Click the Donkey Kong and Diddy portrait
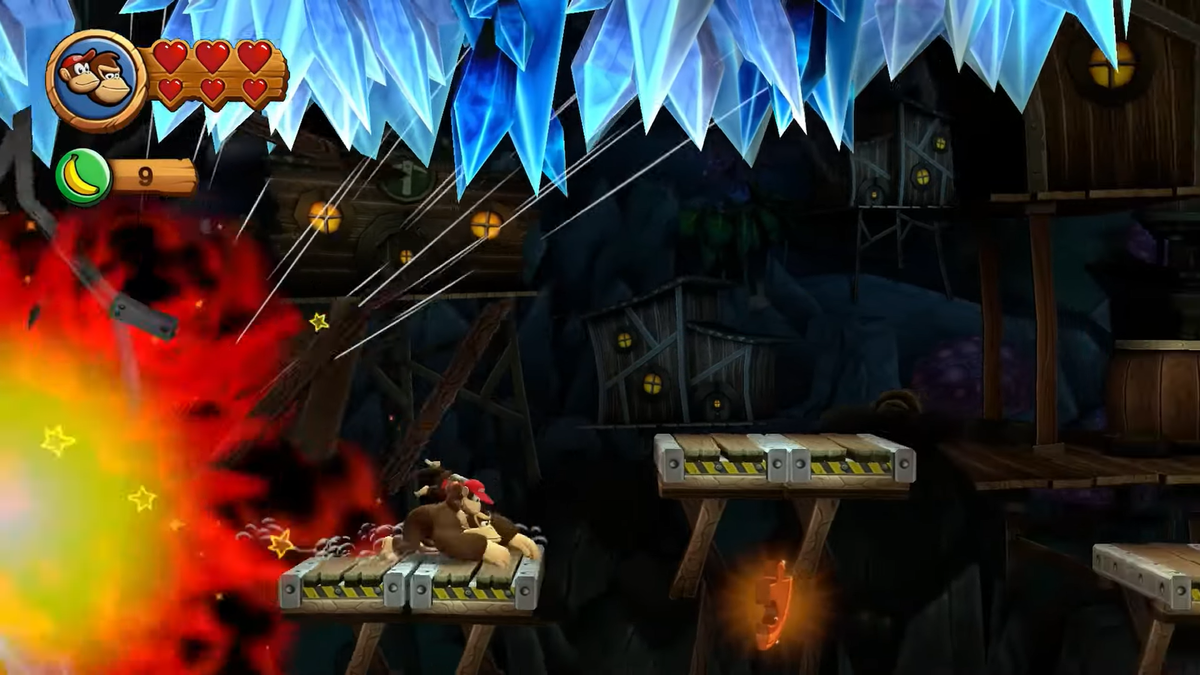Image resolution: width=1200 pixels, height=675 pixels. pyautogui.click(x=97, y=80)
